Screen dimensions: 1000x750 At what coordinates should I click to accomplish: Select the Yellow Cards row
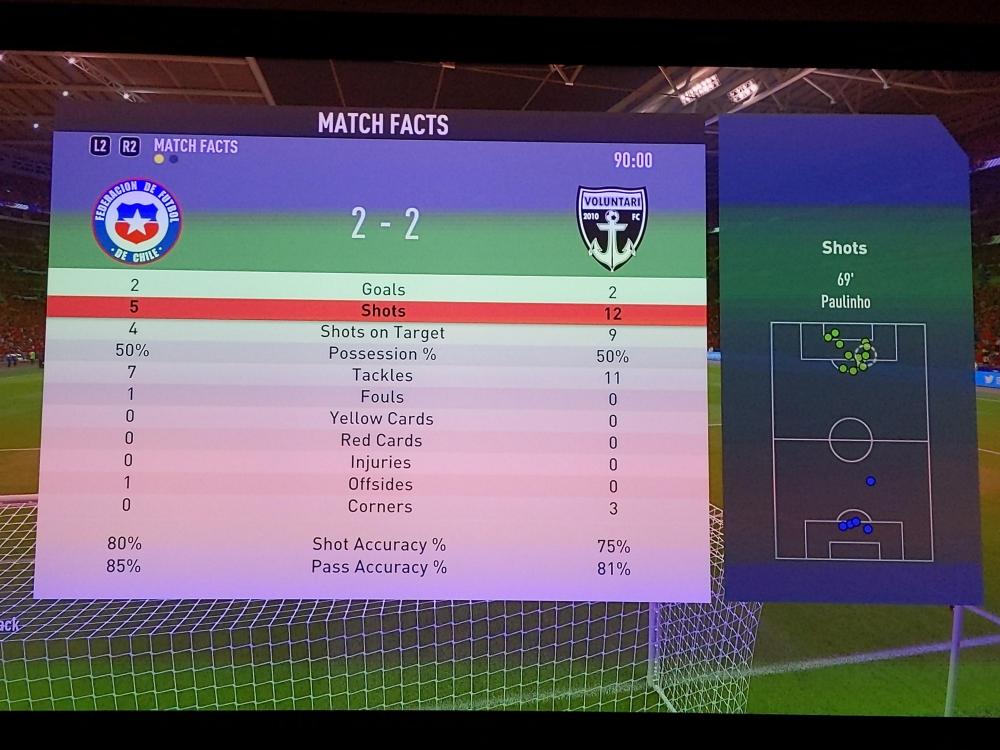(381, 419)
